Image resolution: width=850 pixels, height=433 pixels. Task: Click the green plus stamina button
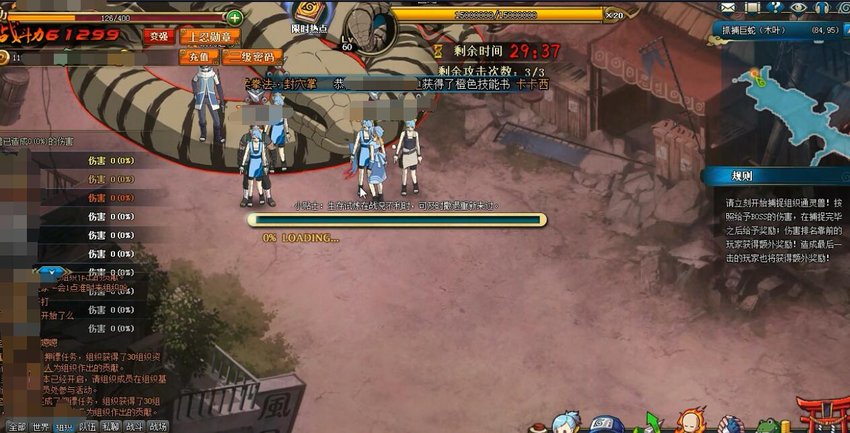click(233, 17)
